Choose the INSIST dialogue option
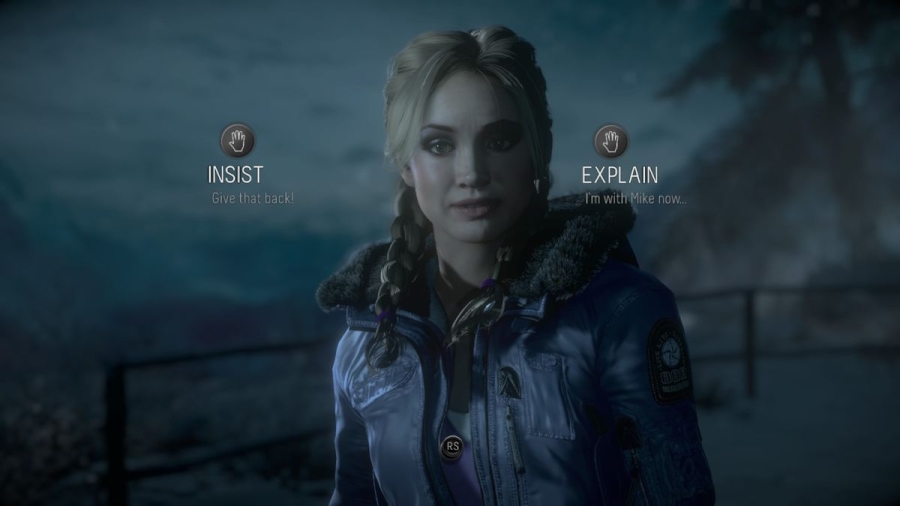 pyautogui.click(x=236, y=173)
